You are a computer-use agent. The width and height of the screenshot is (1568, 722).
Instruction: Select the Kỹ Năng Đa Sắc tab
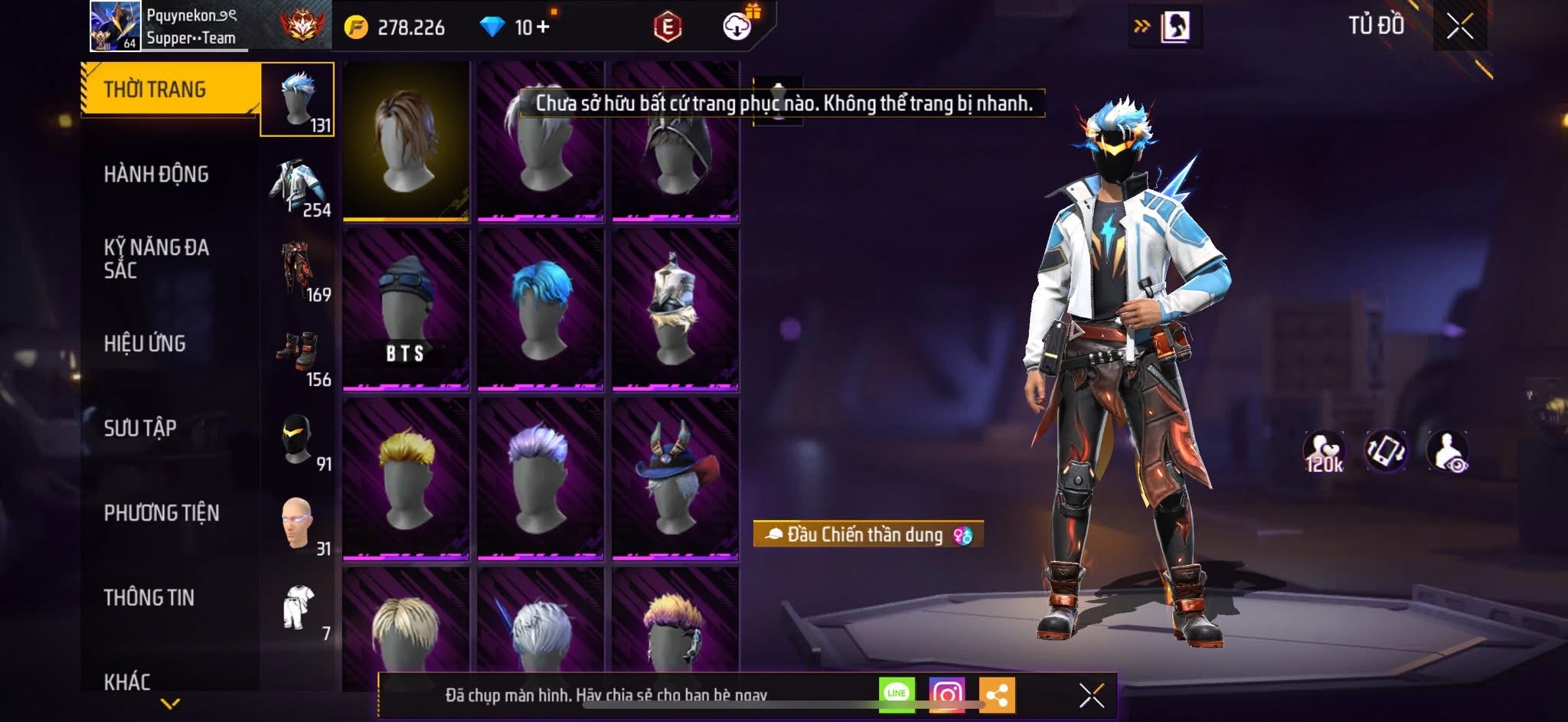[156, 259]
